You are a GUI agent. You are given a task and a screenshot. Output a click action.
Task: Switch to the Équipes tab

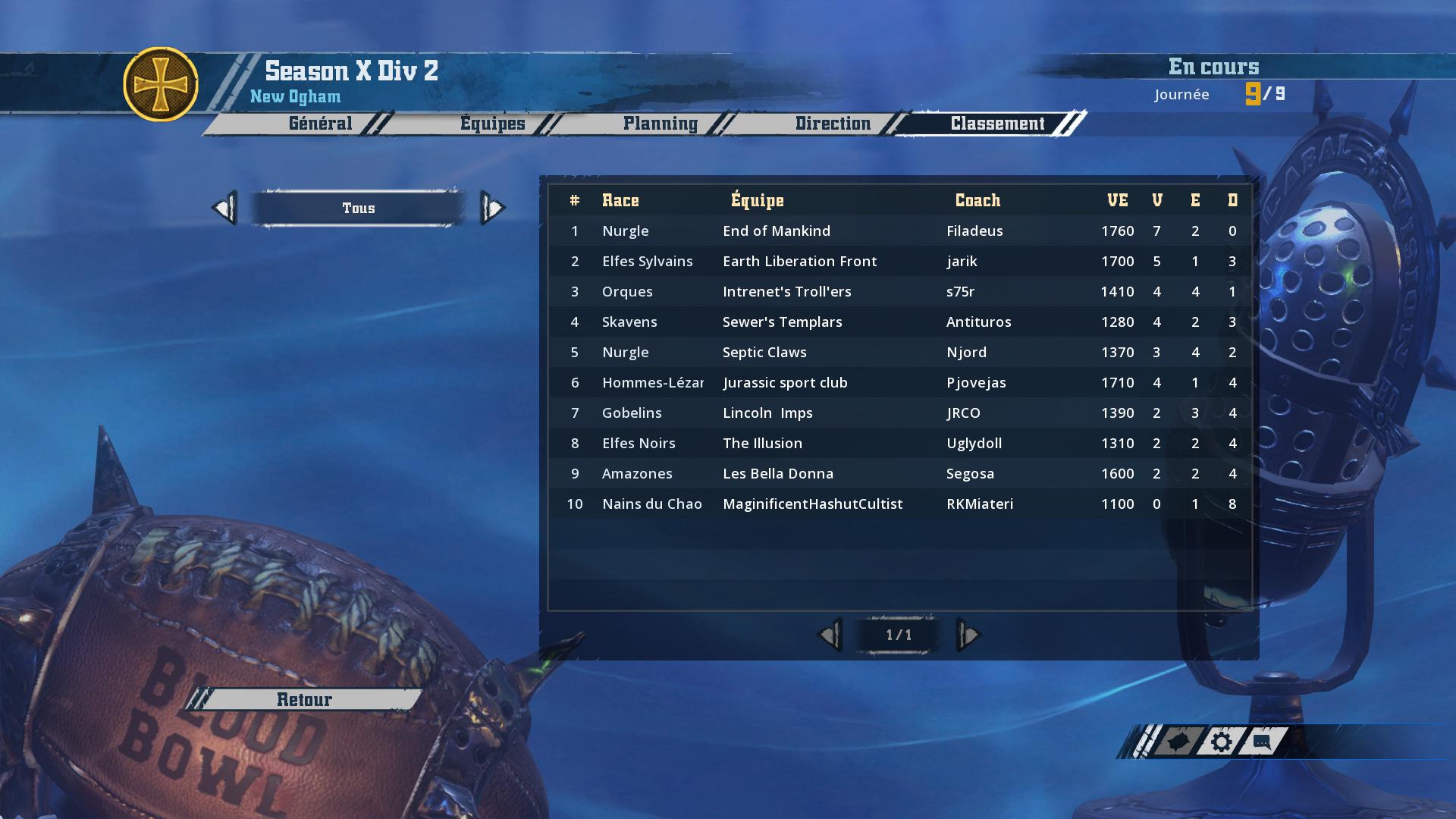pyautogui.click(x=492, y=124)
